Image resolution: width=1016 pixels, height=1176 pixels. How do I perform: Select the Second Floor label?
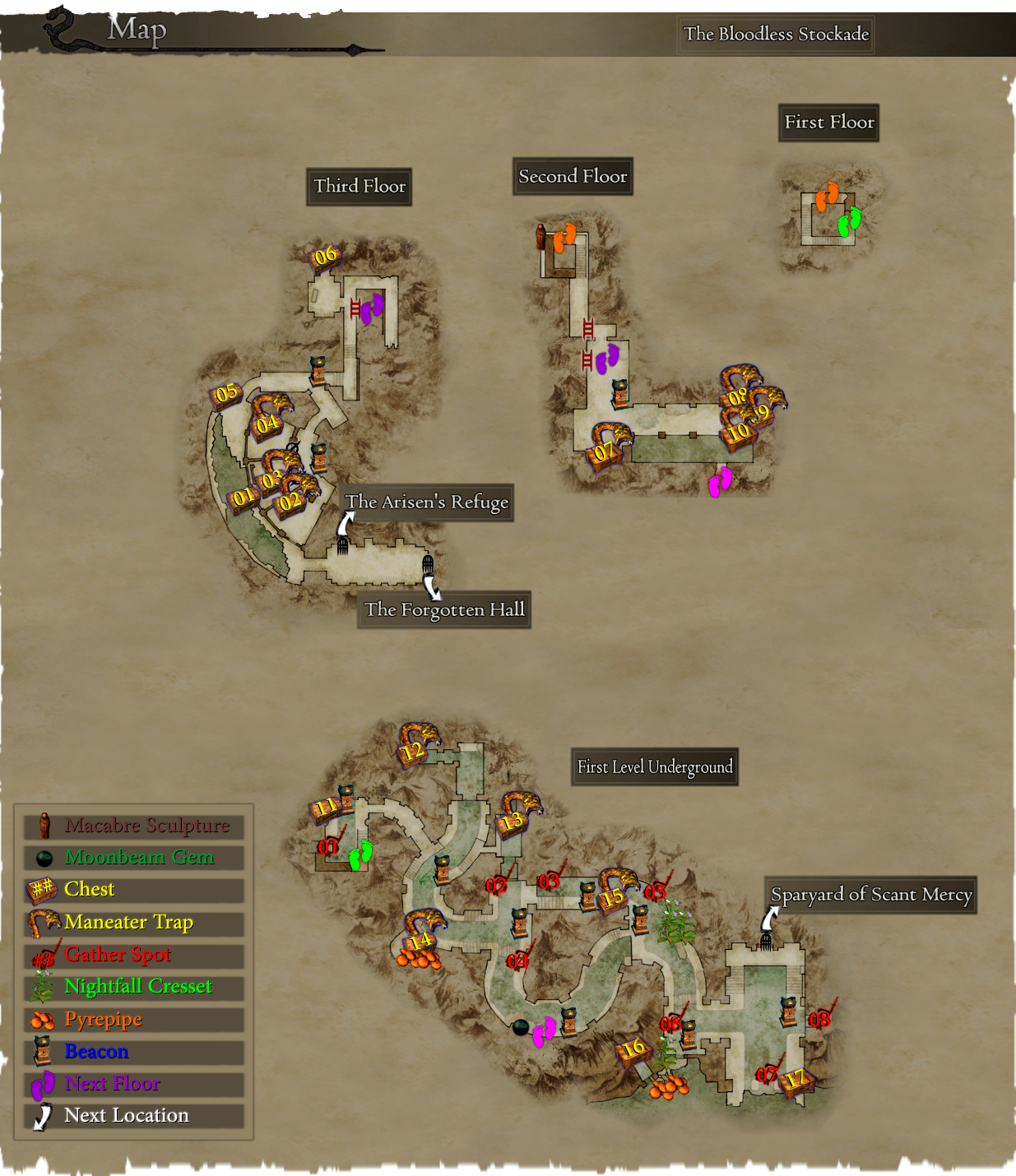click(x=573, y=177)
